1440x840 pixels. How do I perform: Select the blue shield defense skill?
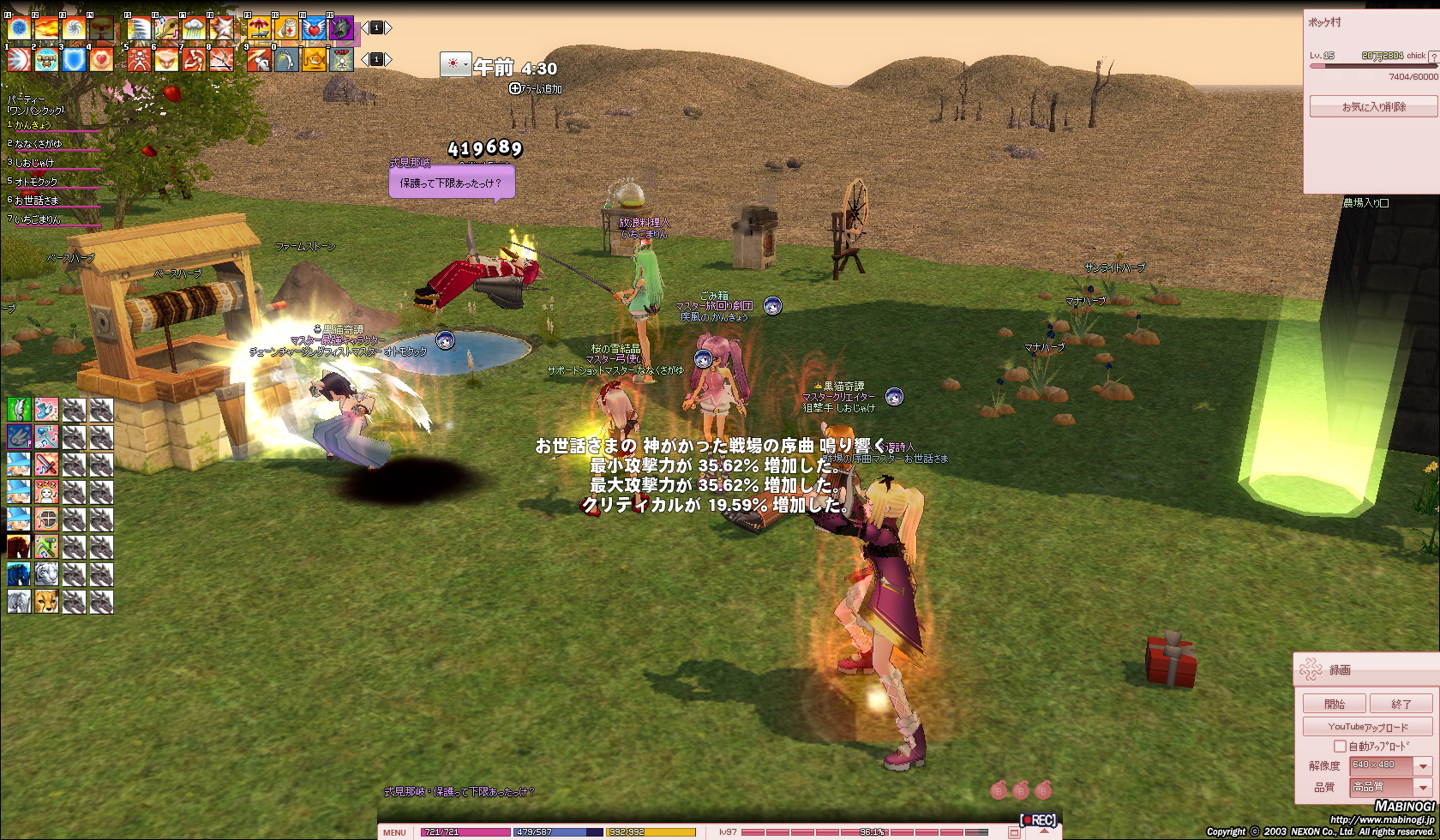[x=74, y=59]
